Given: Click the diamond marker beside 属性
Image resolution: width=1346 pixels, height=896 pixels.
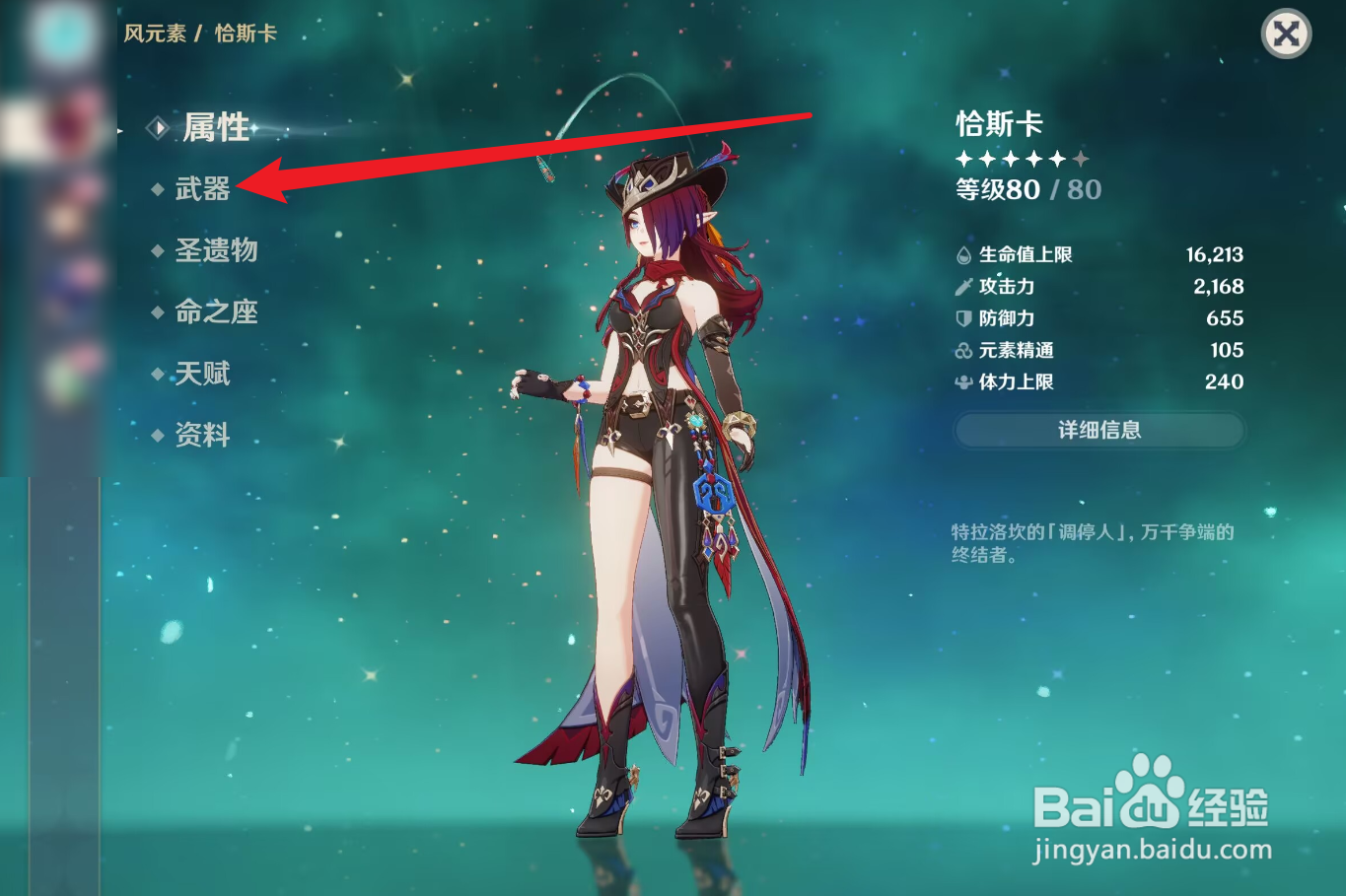Looking at the screenshot, I should pyautogui.click(x=158, y=127).
